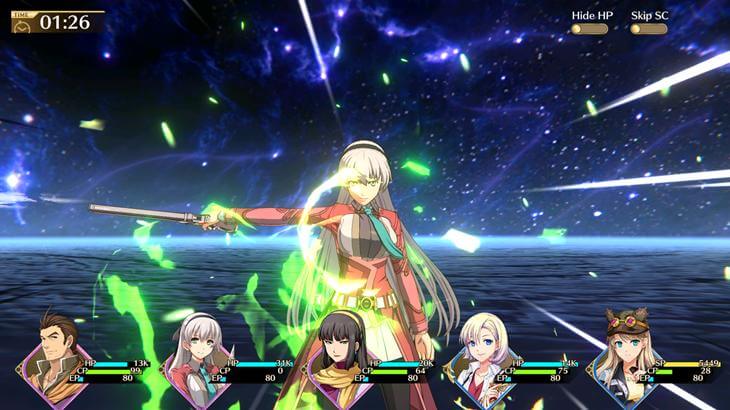The width and height of the screenshot is (730, 410).
Task: Toggle the Hide HP option
Action: coord(589,29)
